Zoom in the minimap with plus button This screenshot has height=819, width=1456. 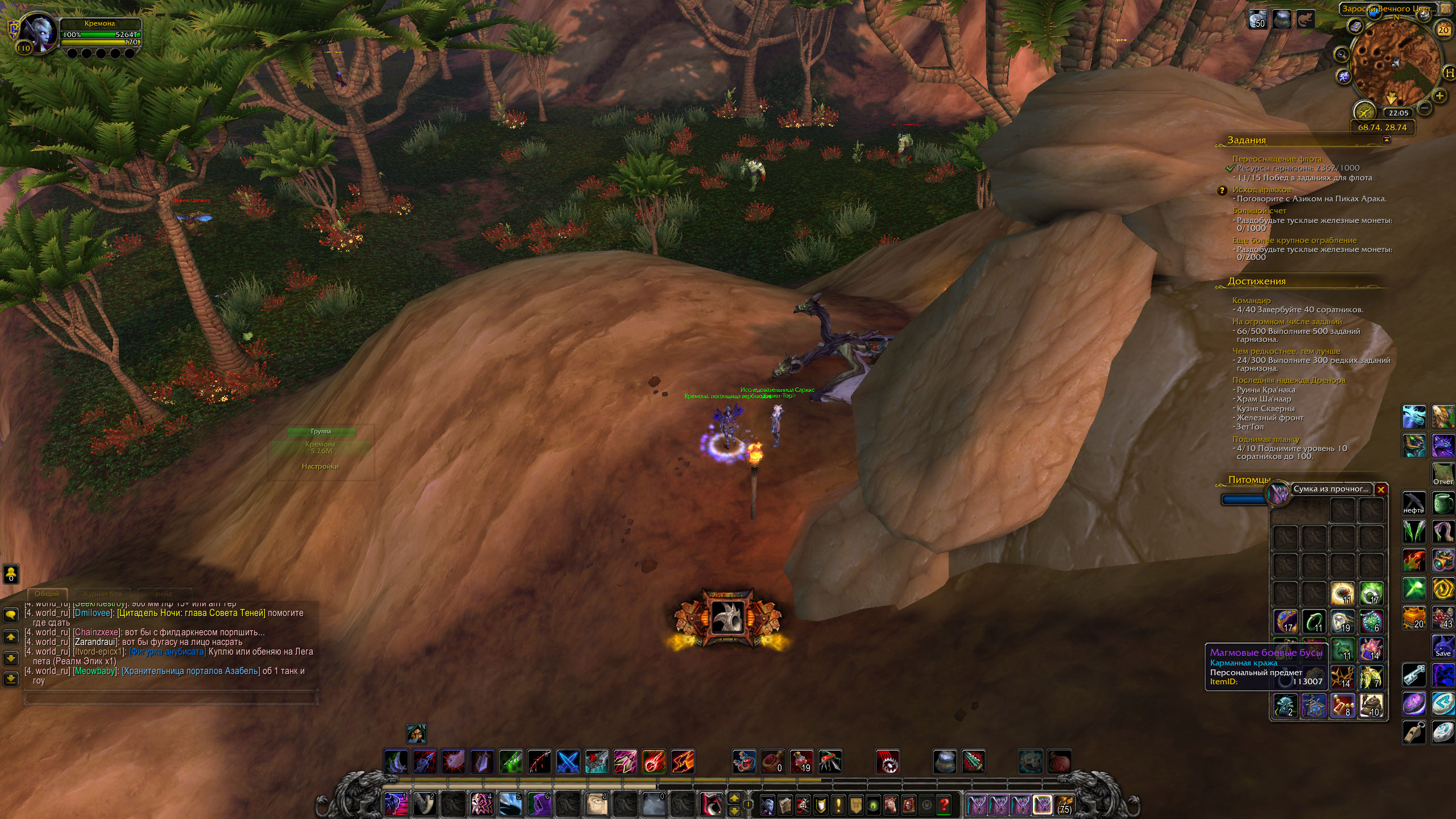1440,96
